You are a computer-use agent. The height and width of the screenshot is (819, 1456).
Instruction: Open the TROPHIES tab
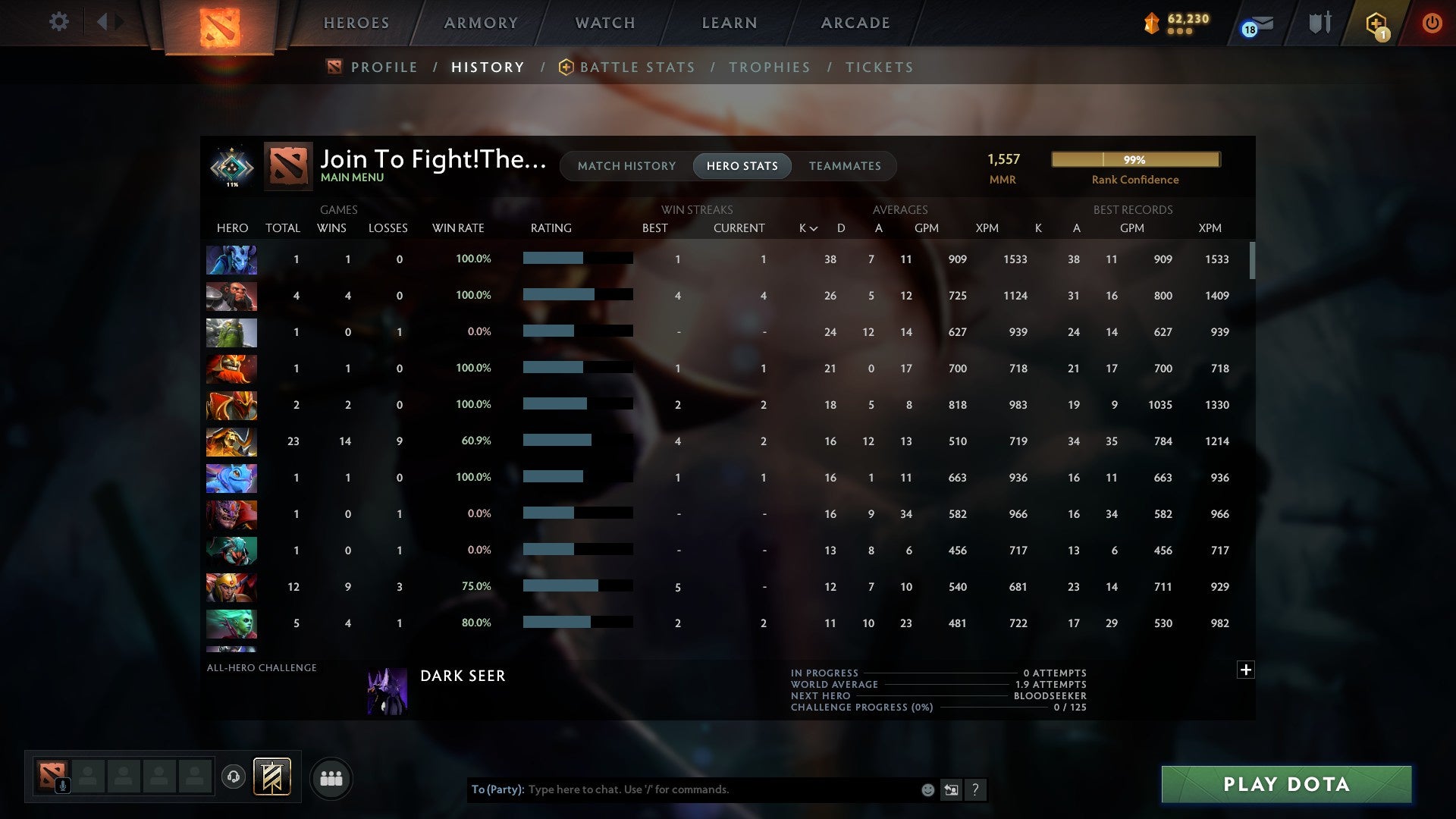pos(769,67)
